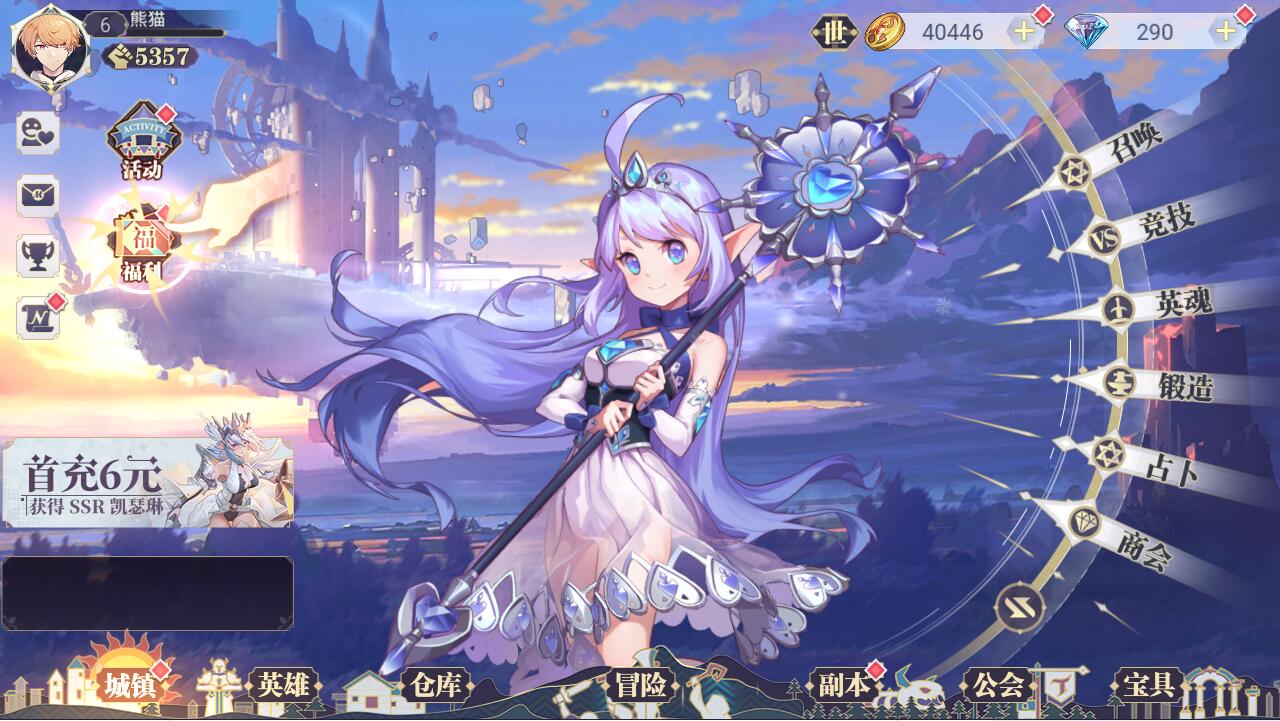Tap the 首充6元 first recharge banner
The image size is (1280, 721).
pos(148,482)
